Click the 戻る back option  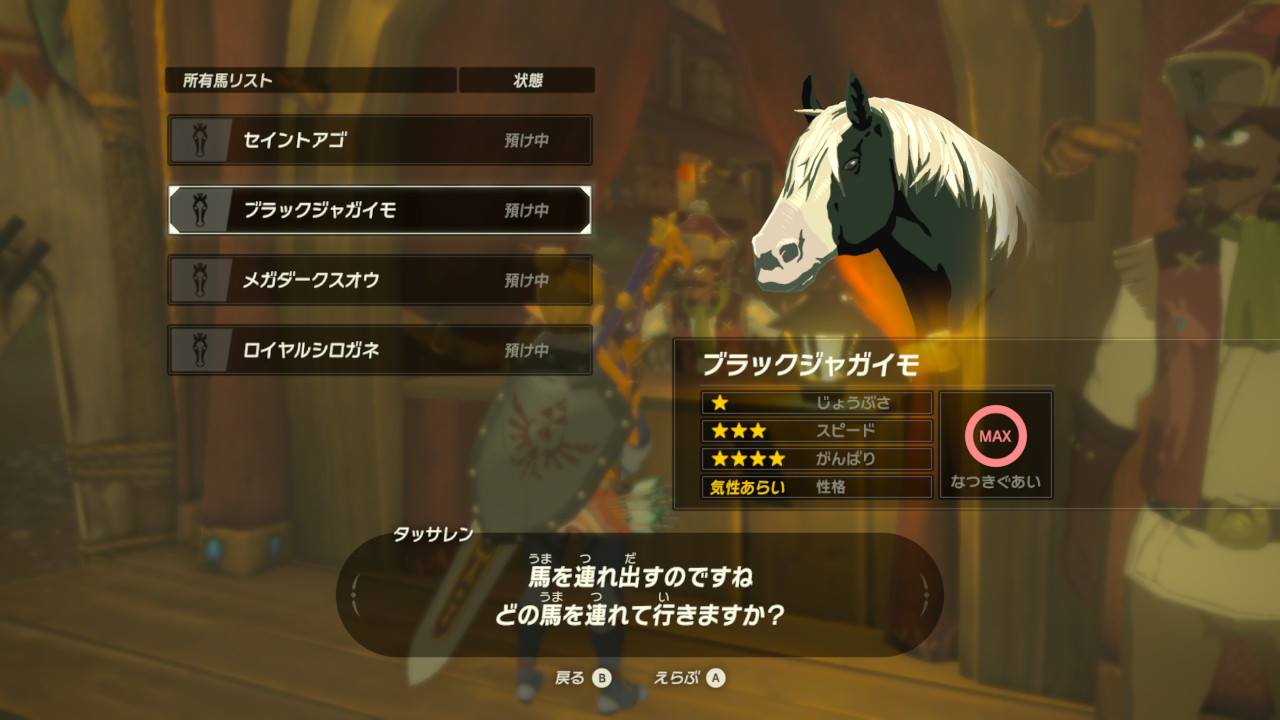click(x=582, y=678)
